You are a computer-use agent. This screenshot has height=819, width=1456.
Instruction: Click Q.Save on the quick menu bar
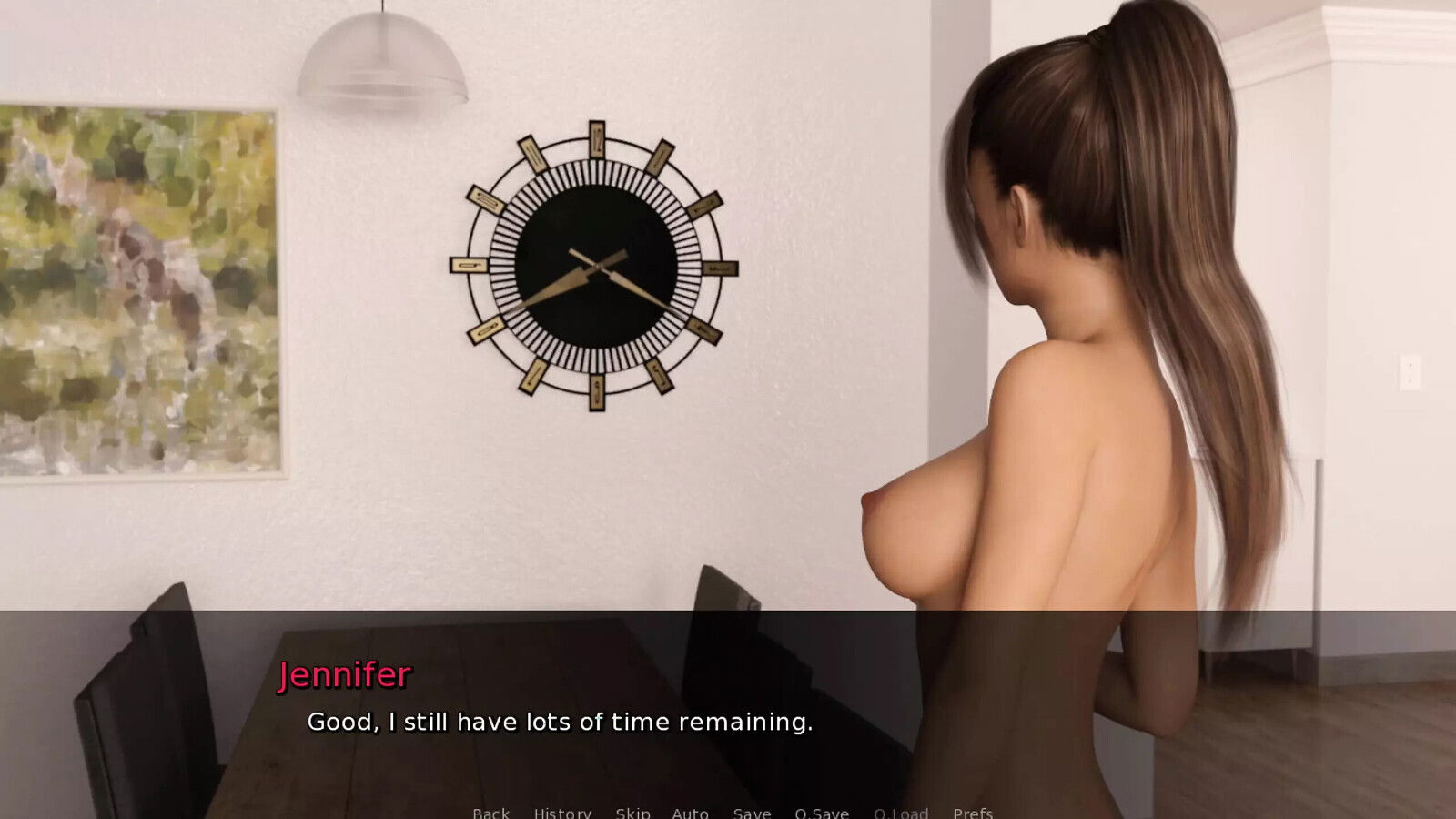[x=821, y=813]
